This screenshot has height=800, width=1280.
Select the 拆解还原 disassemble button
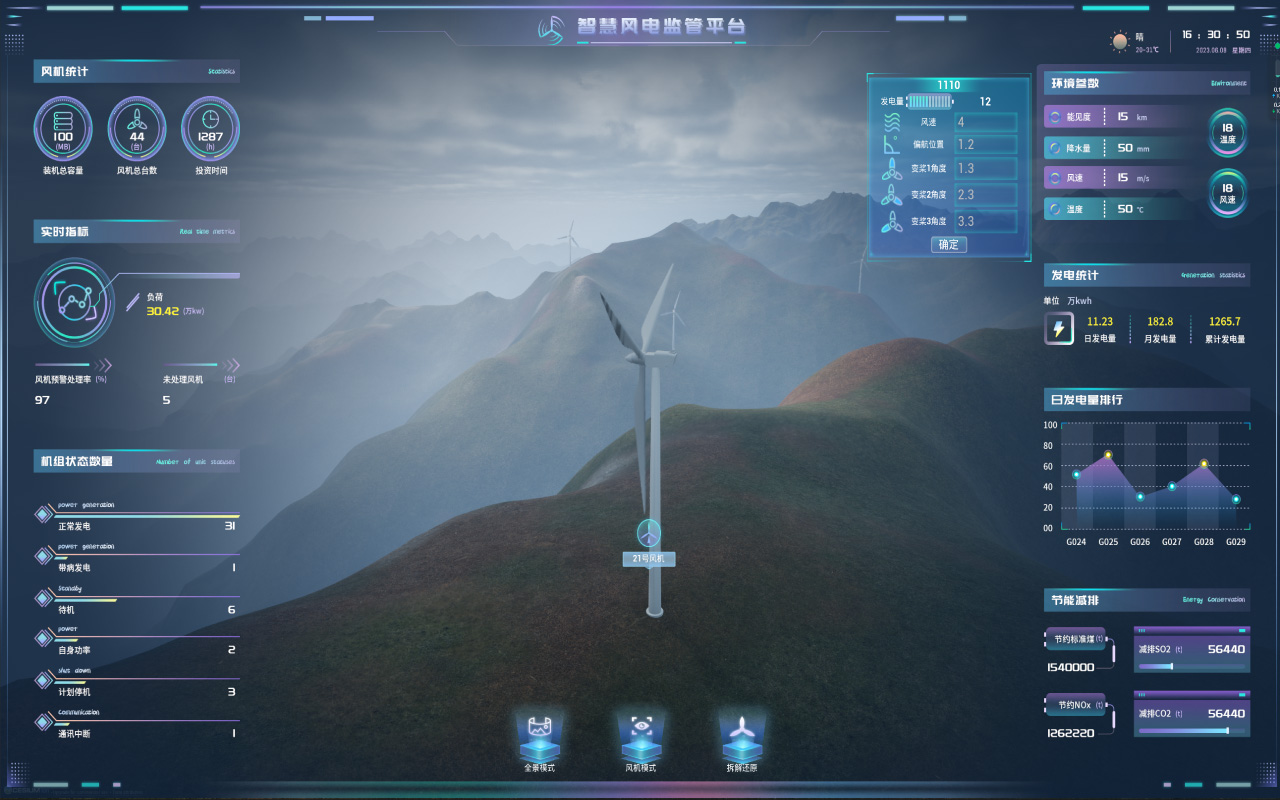(741, 742)
